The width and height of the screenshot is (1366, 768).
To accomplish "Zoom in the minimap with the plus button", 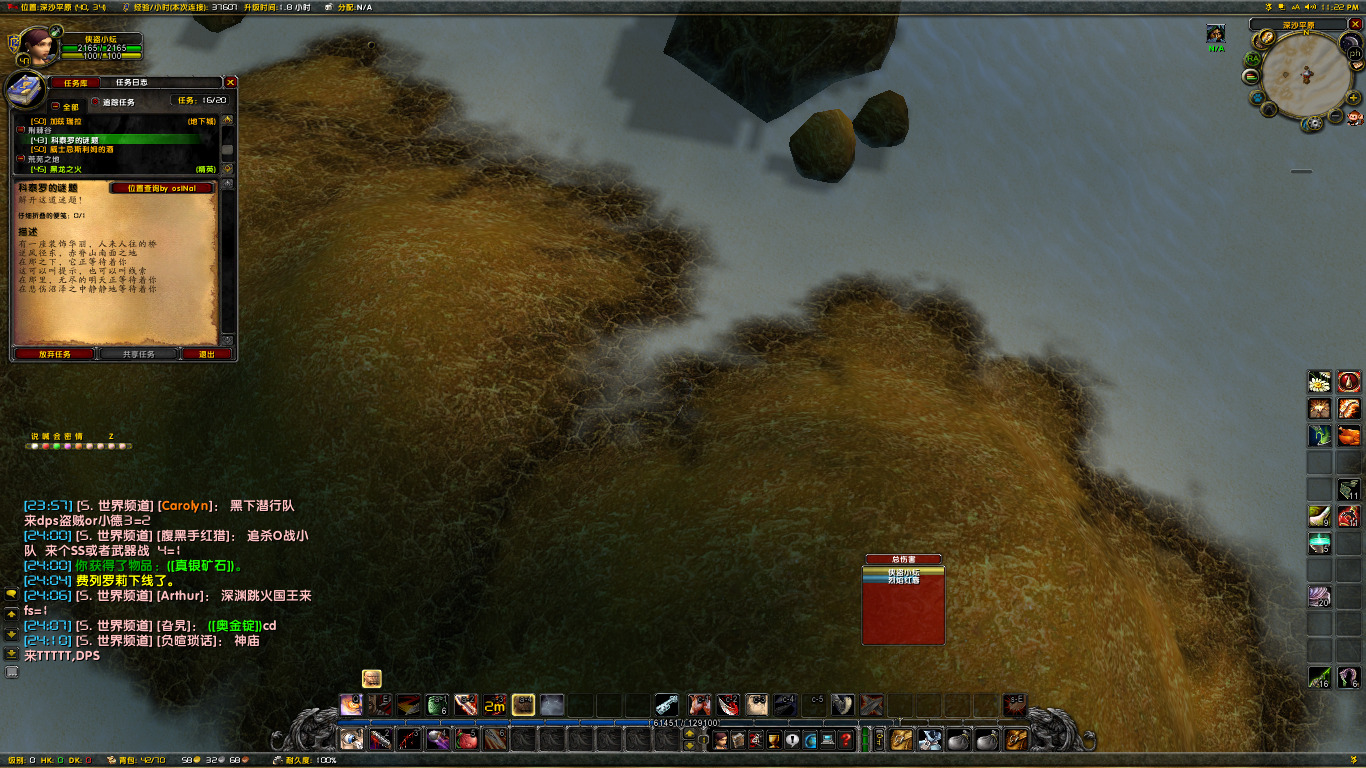I will click(x=1355, y=98).
